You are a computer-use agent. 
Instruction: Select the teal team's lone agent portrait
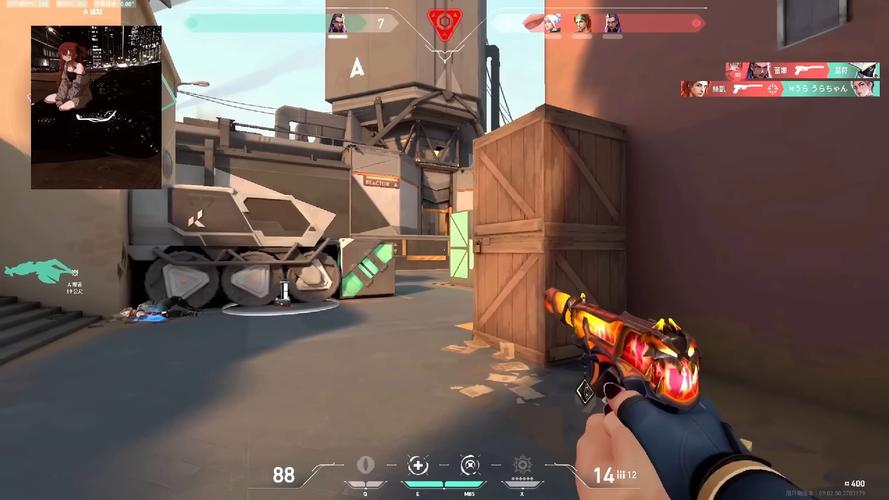(337, 23)
